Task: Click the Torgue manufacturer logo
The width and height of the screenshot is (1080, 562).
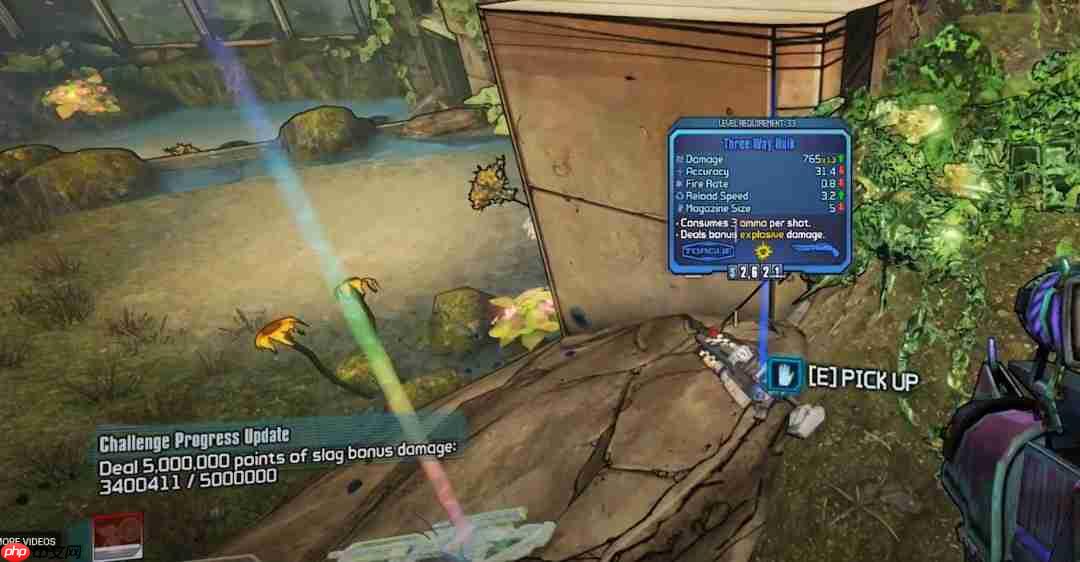Action: click(707, 252)
